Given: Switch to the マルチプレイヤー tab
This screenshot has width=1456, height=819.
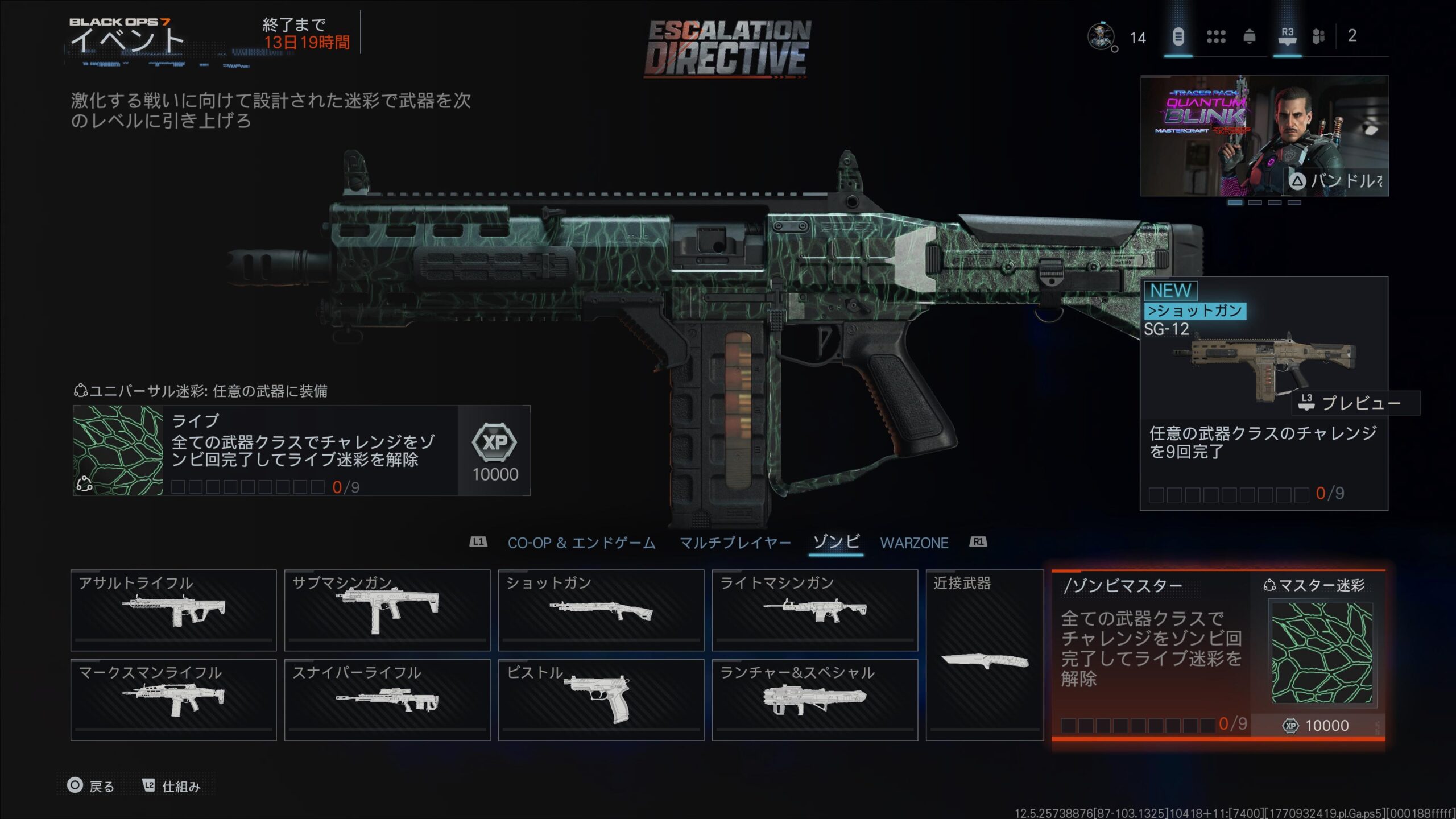Looking at the screenshot, I should tap(735, 543).
